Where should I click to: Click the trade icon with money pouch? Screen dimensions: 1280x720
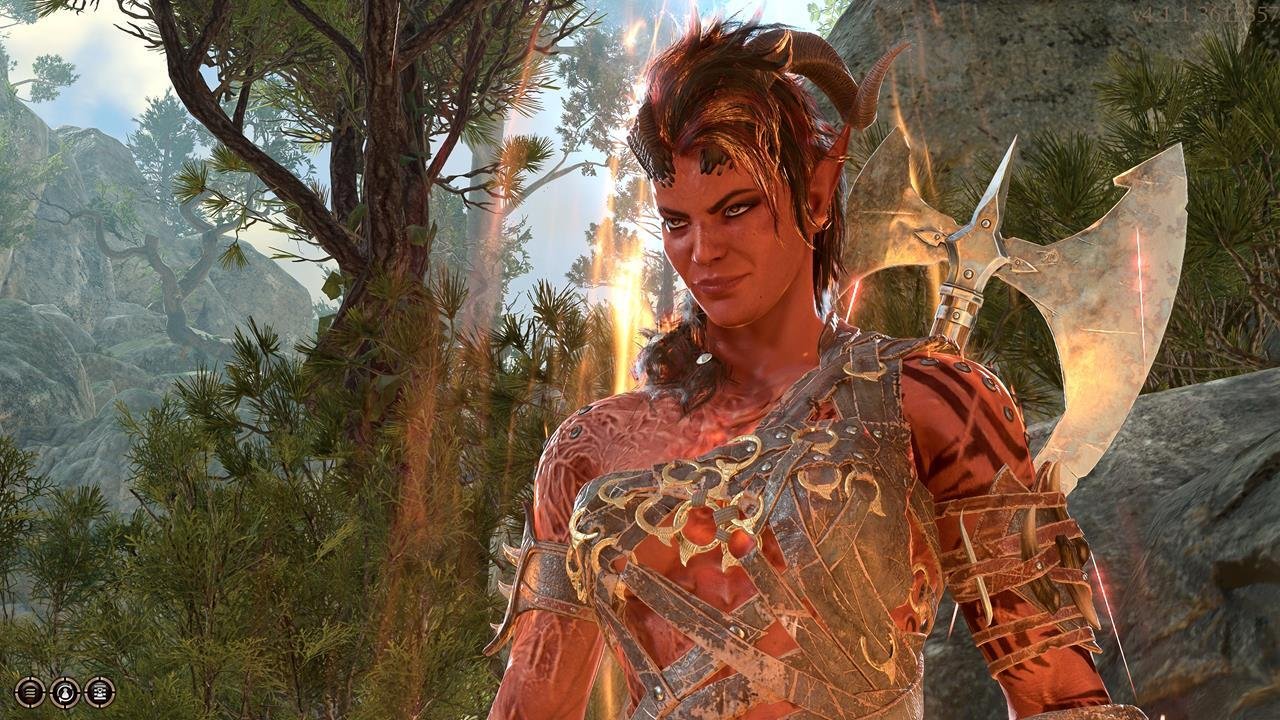[65, 691]
